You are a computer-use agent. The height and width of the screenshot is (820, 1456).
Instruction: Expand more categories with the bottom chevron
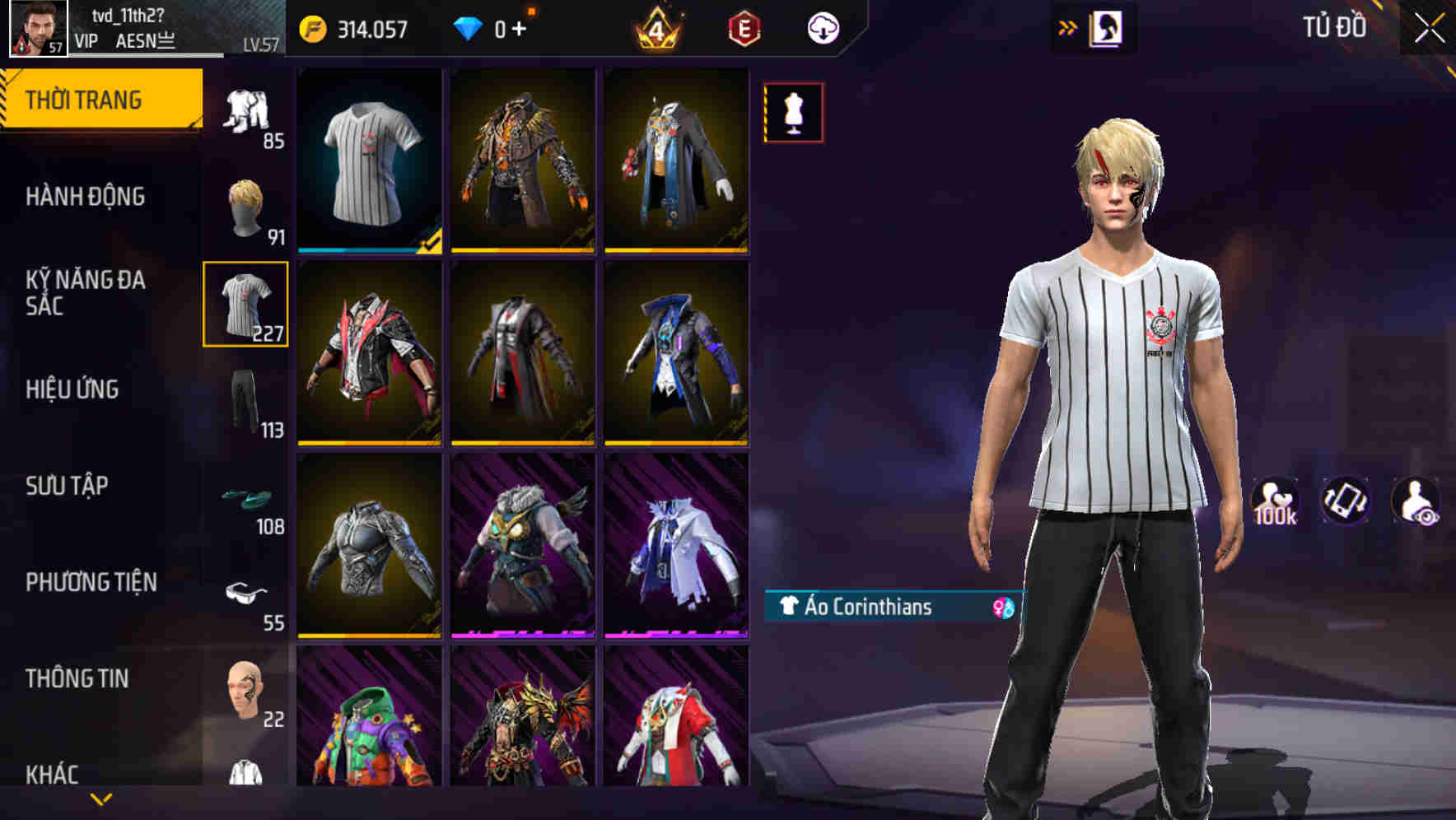click(x=99, y=800)
